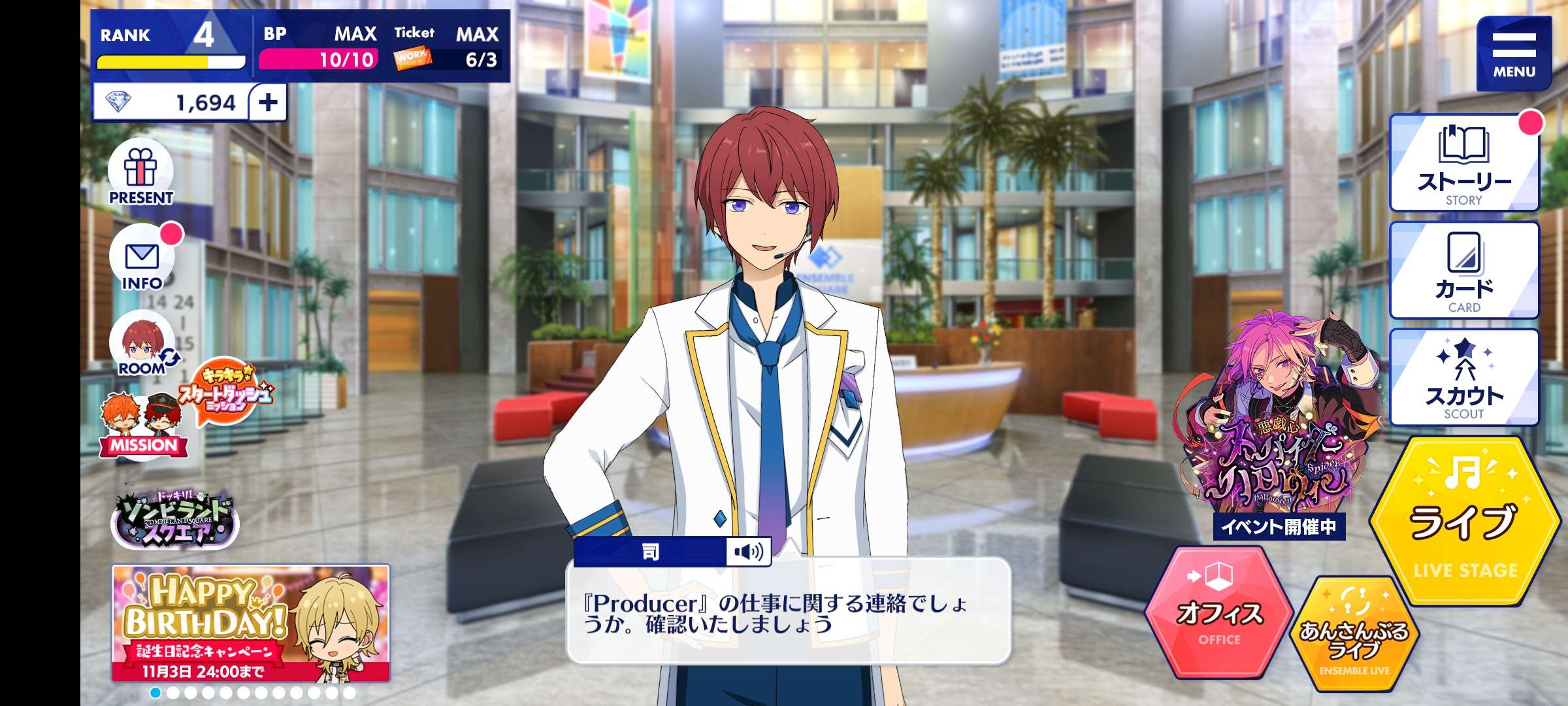Viewport: 1568px width, 706px height.
Task: Add diamonds with the plus button
Action: (x=268, y=103)
